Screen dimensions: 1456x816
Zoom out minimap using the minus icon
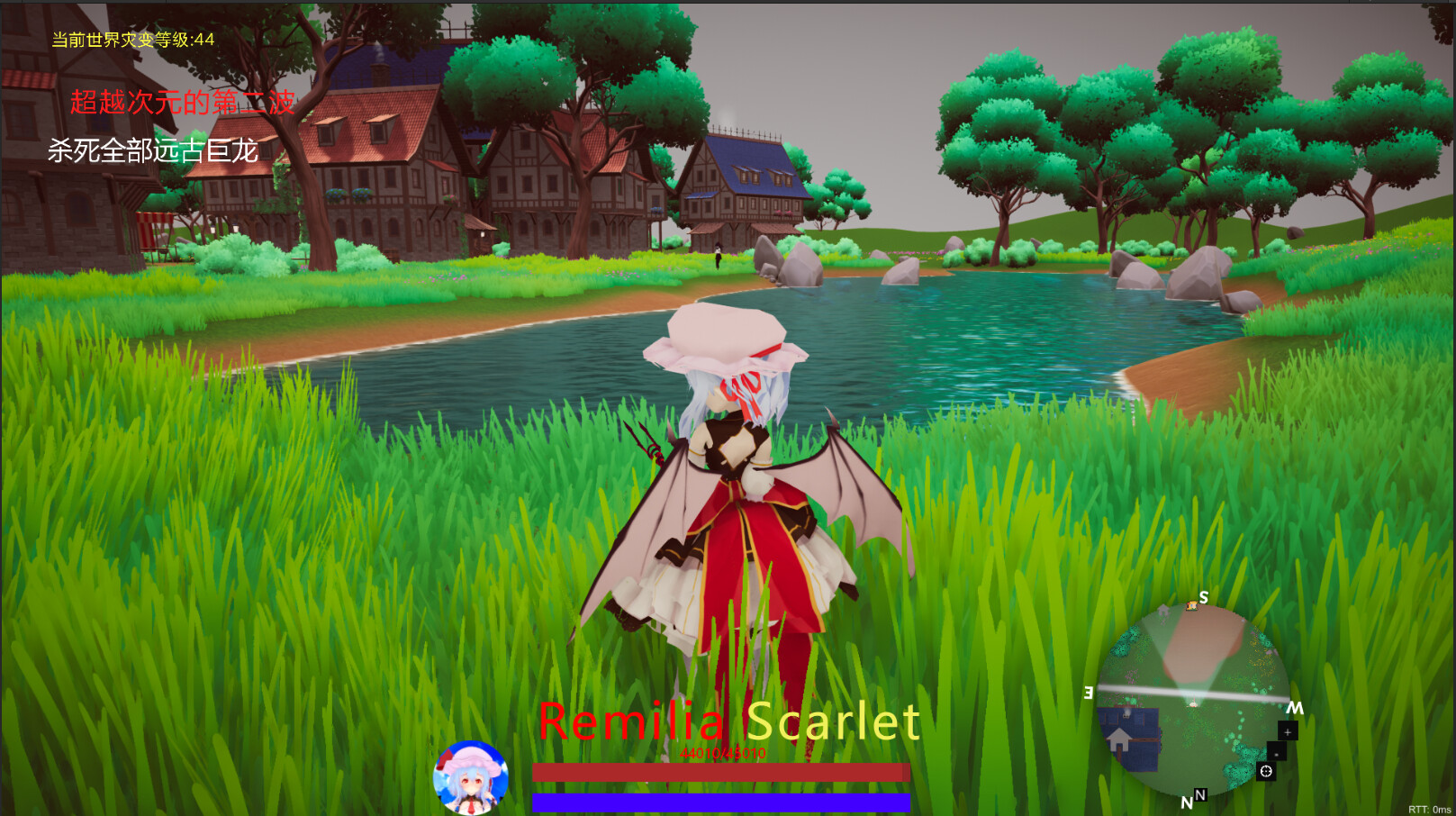(1276, 755)
